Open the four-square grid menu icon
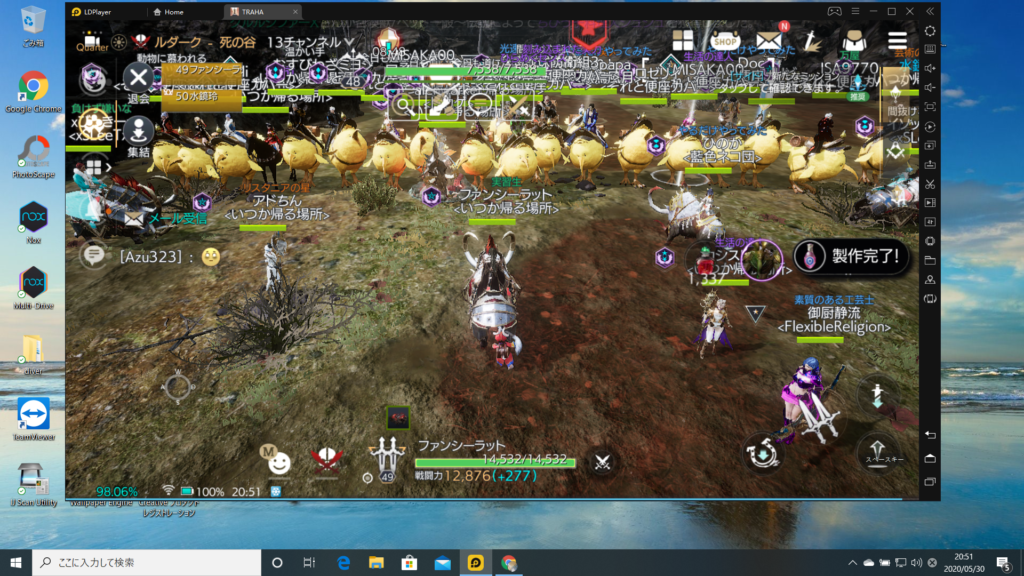This screenshot has width=1024, height=576. point(683,42)
